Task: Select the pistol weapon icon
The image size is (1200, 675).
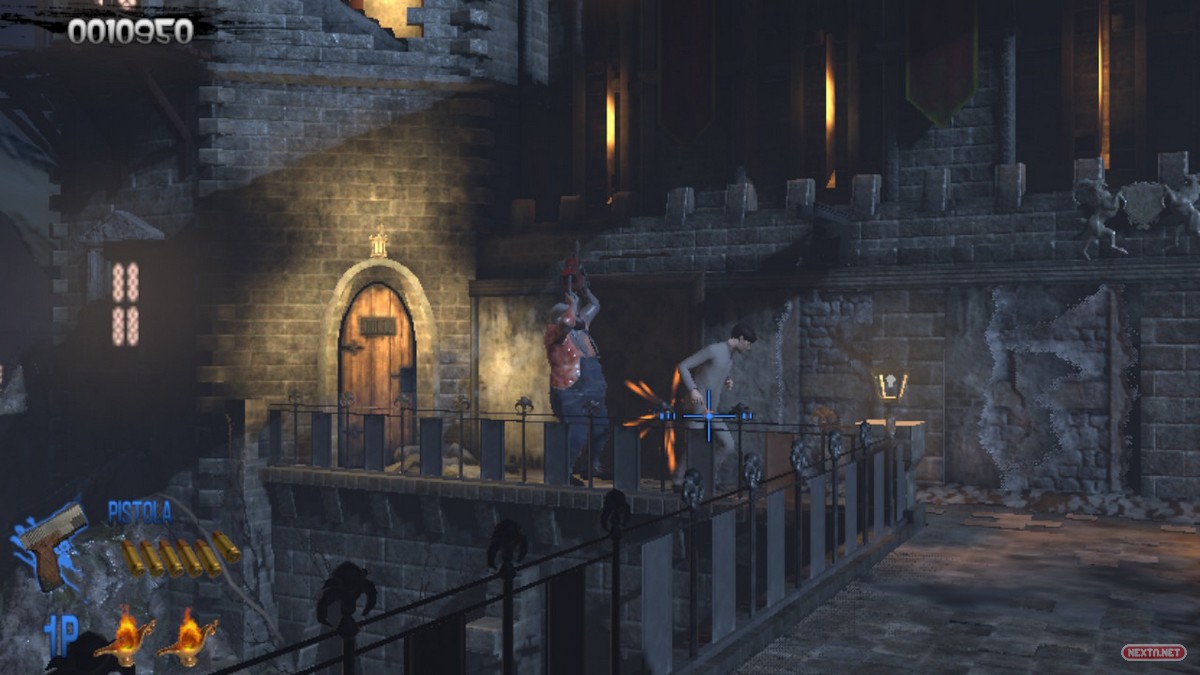Action: click(x=52, y=543)
